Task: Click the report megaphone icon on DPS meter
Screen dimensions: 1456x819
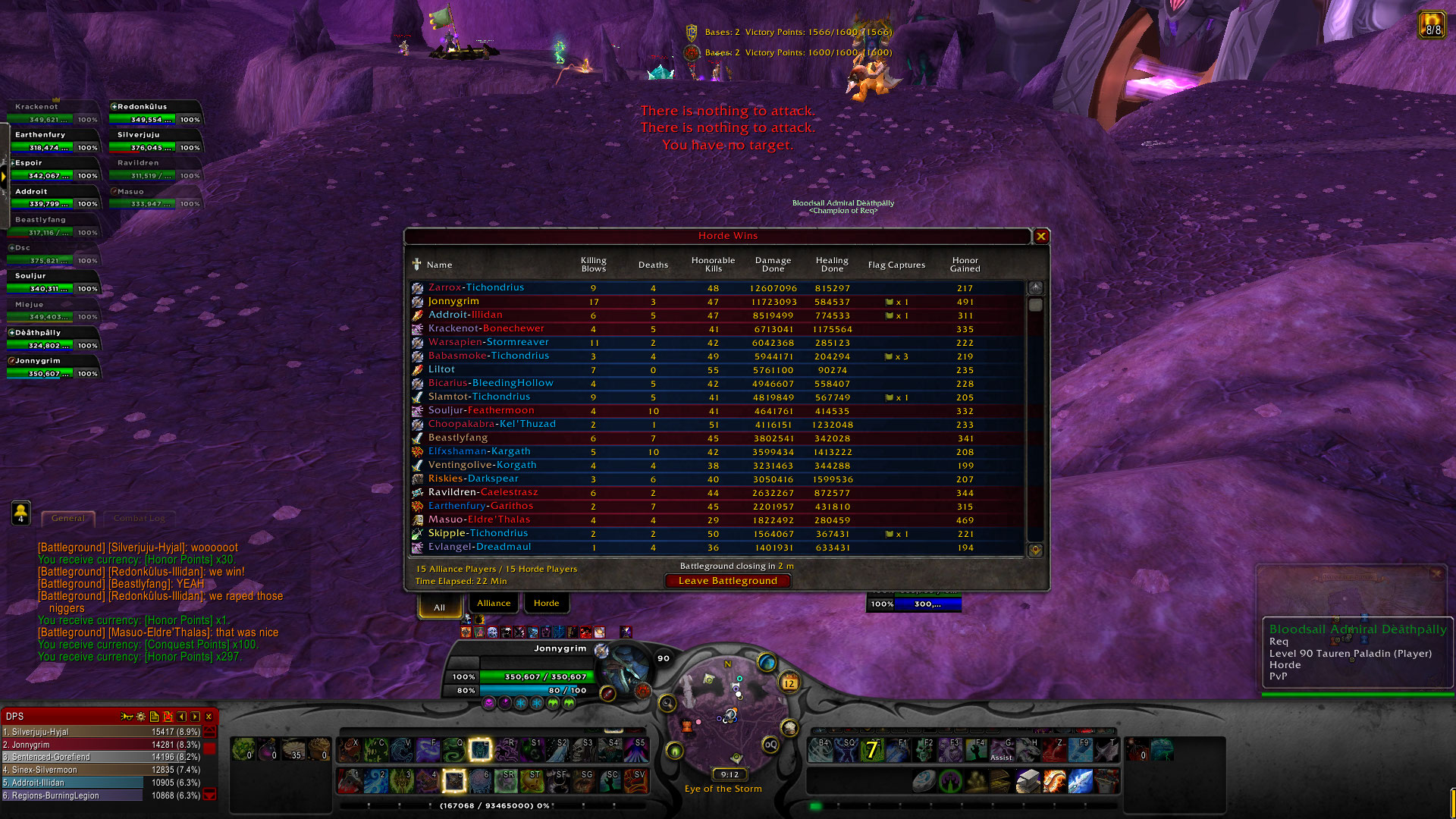Action: [x=127, y=716]
